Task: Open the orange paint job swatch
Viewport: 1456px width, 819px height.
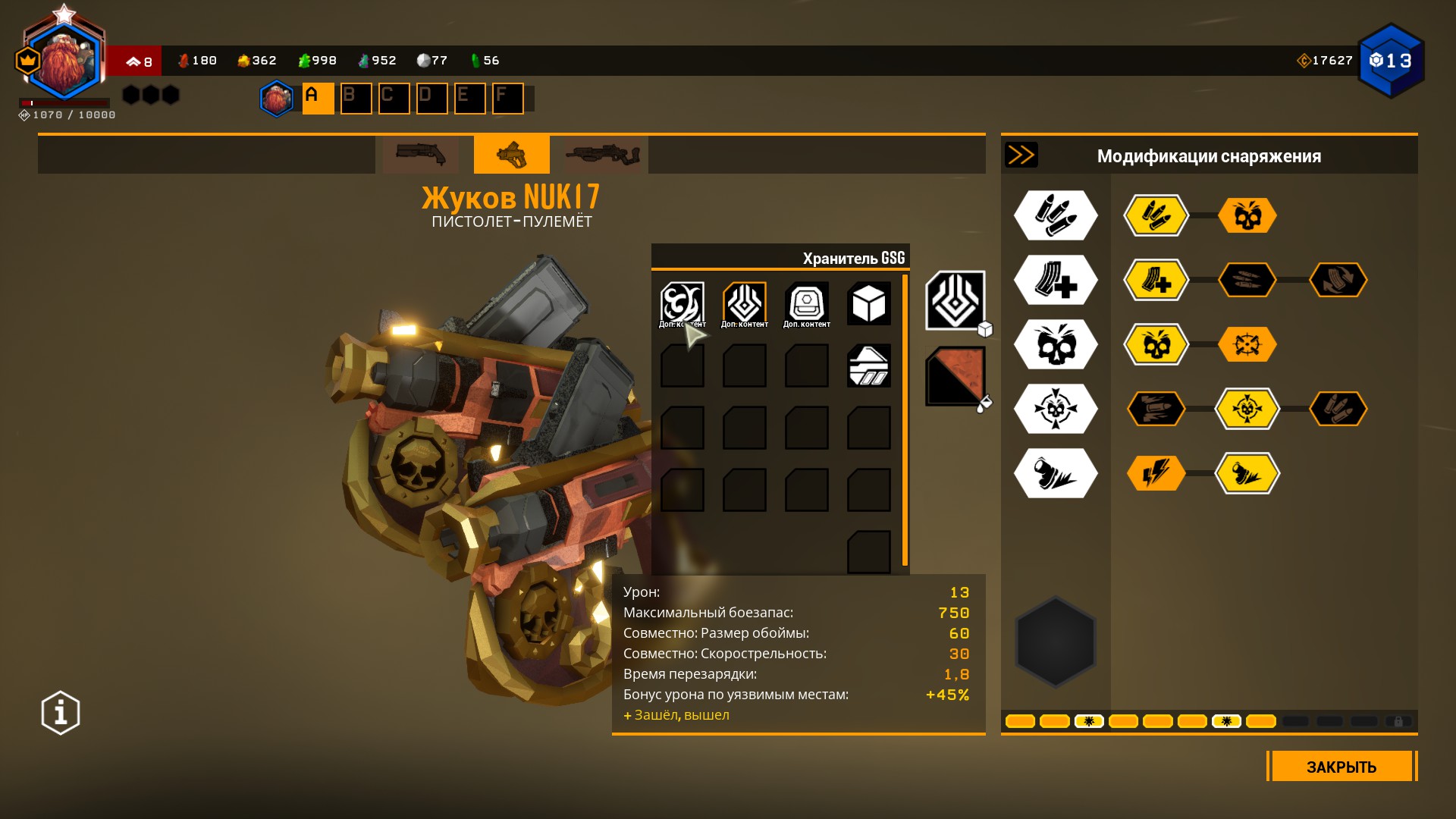Action: [955, 376]
